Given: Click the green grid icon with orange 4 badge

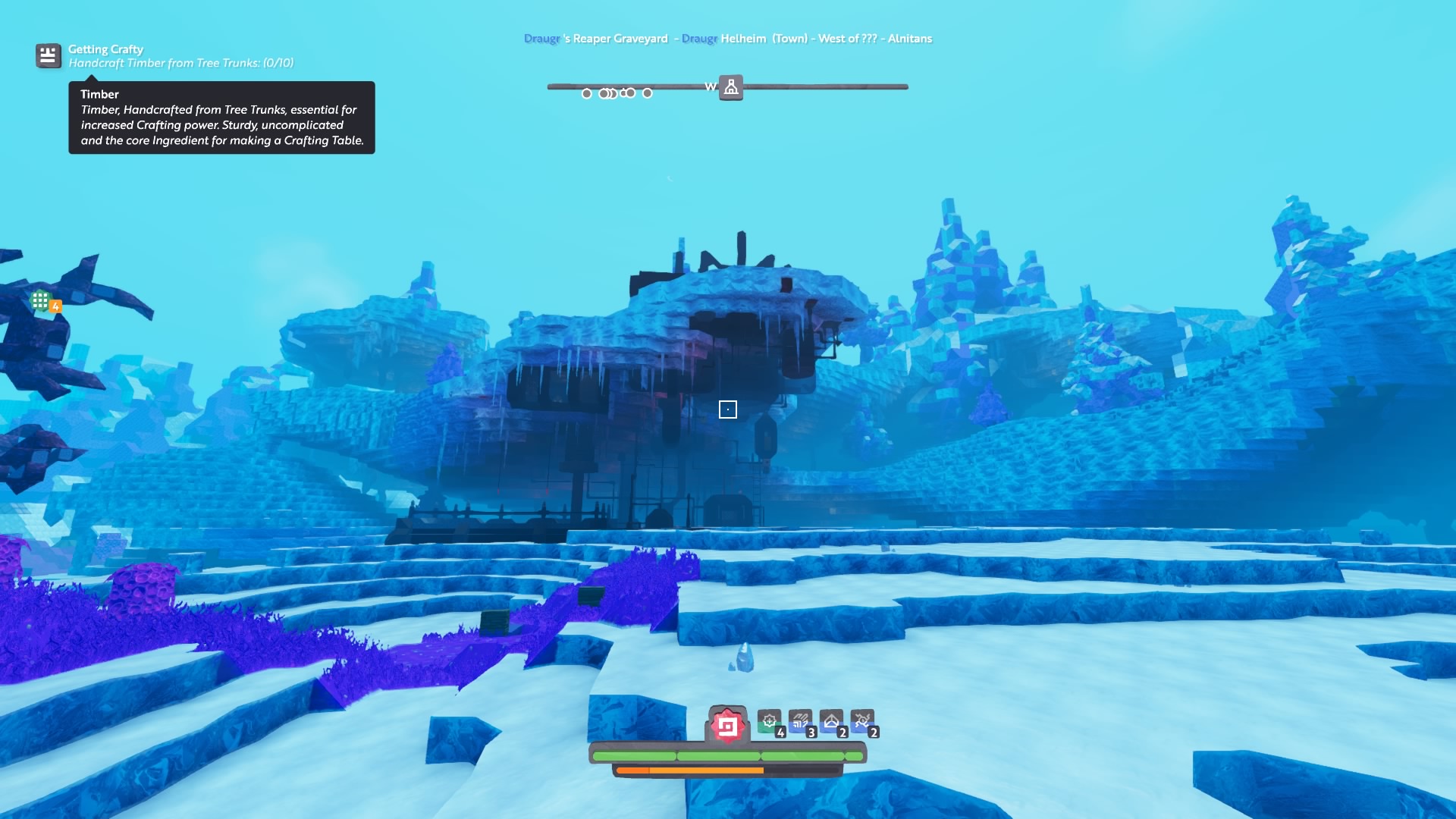Looking at the screenshot, I should click(41, 301).
